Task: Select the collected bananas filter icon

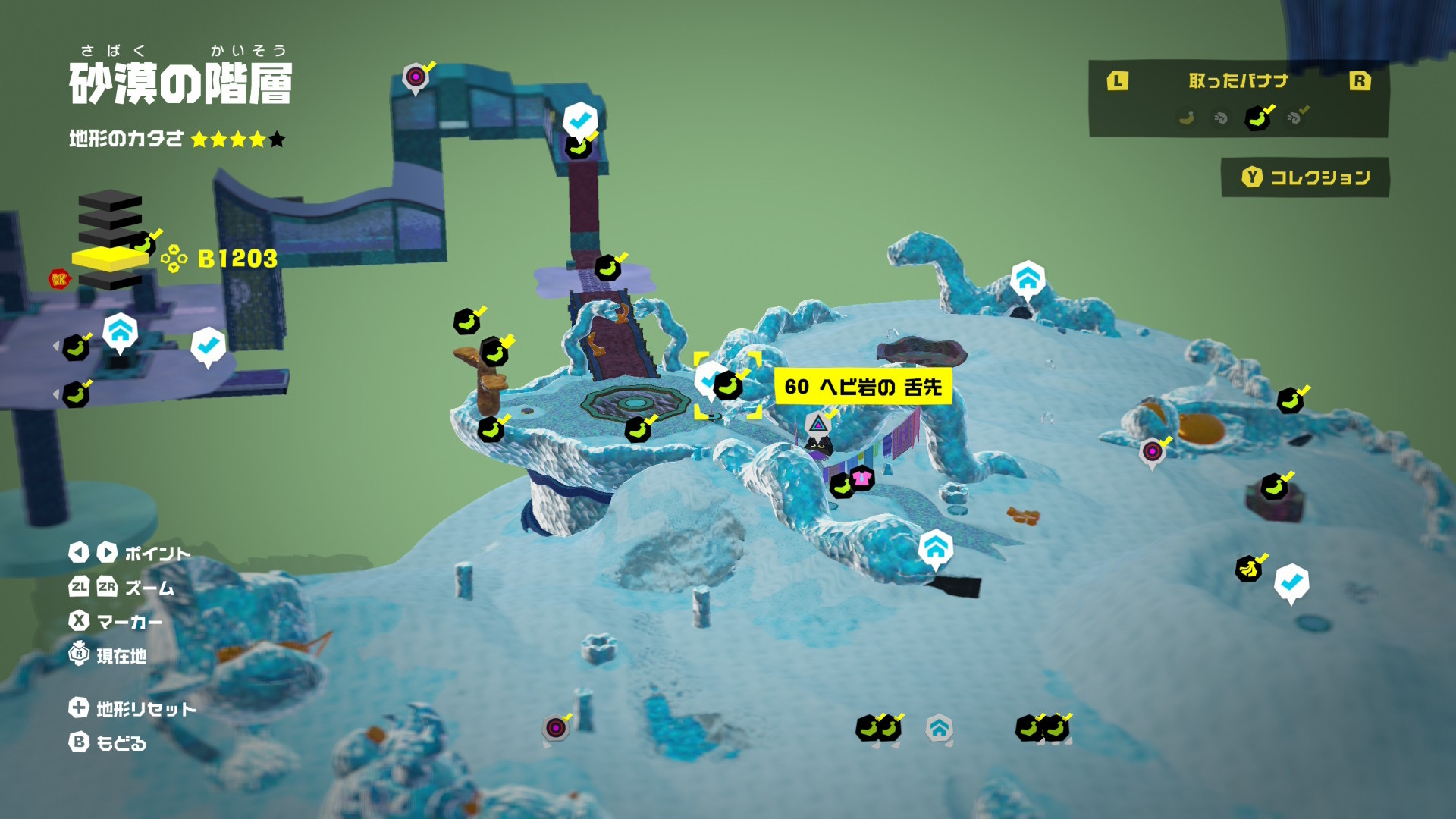Action: tap(1258, 118)
